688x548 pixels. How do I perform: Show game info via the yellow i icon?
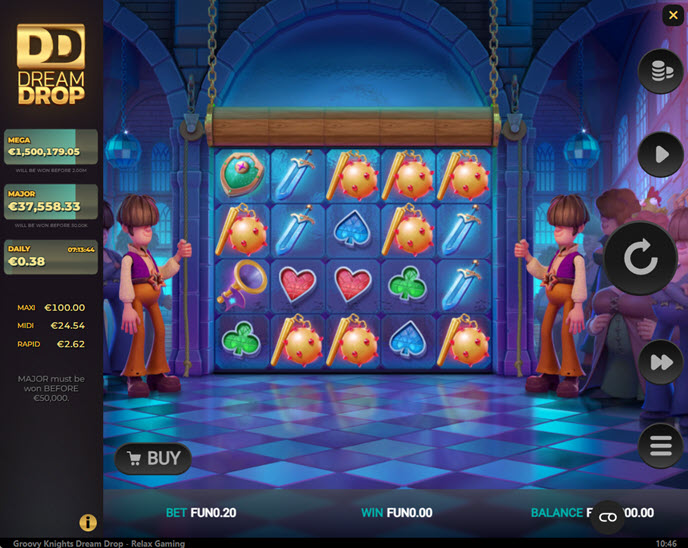click(x=88, y=522)
